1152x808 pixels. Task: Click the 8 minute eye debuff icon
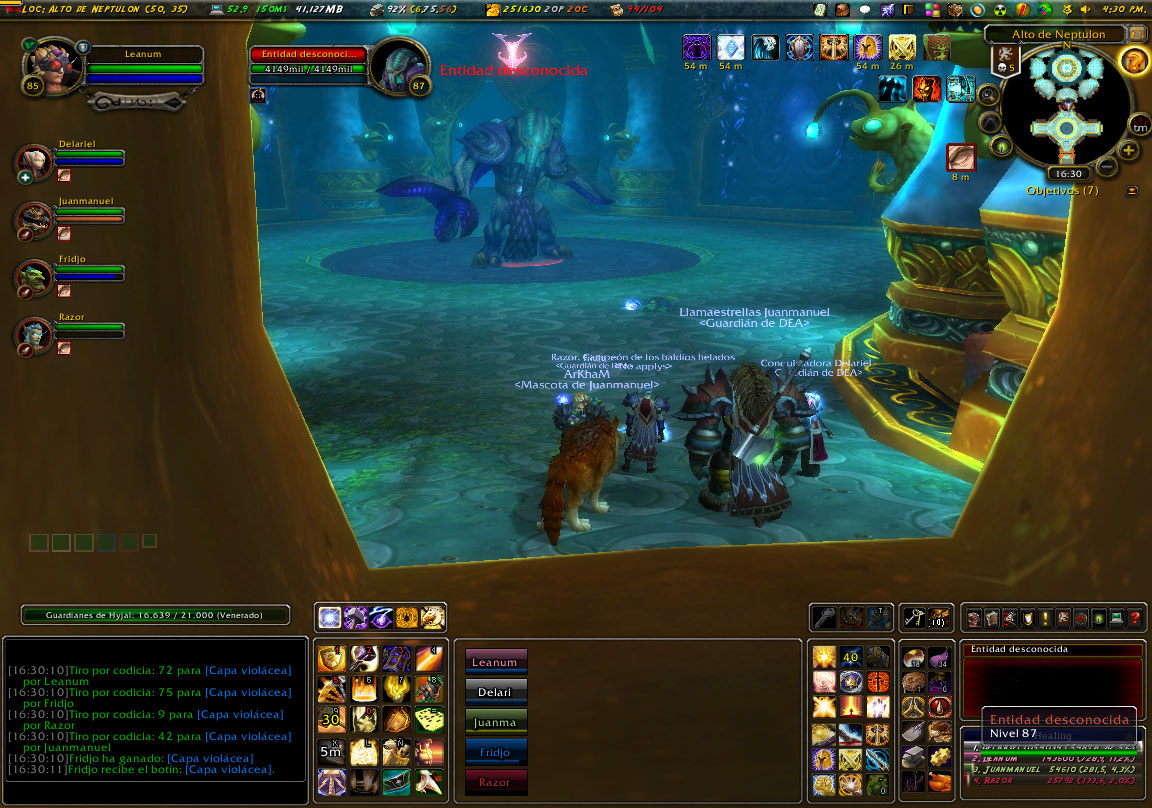click(x=961, y=158)
